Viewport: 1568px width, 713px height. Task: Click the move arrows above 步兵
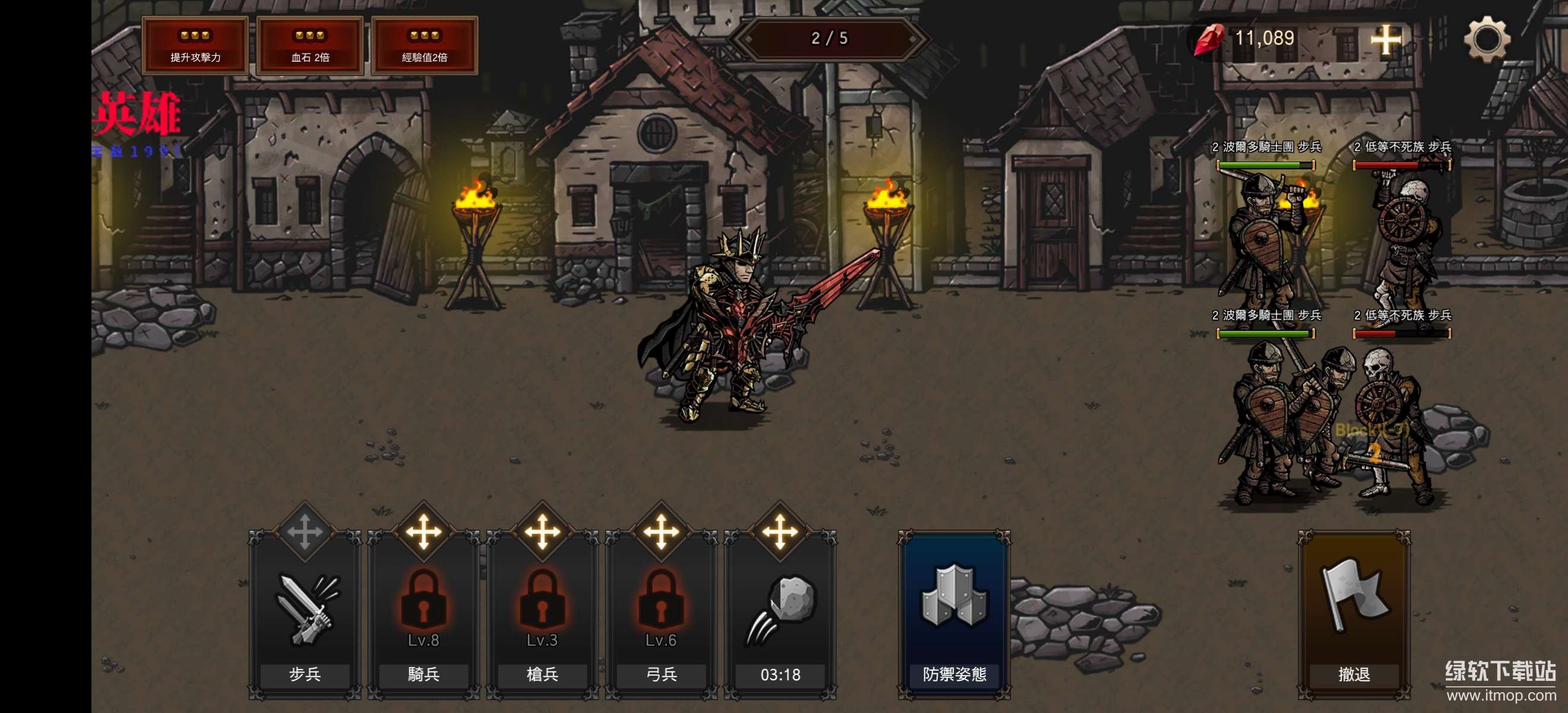(x=304, y=532)
